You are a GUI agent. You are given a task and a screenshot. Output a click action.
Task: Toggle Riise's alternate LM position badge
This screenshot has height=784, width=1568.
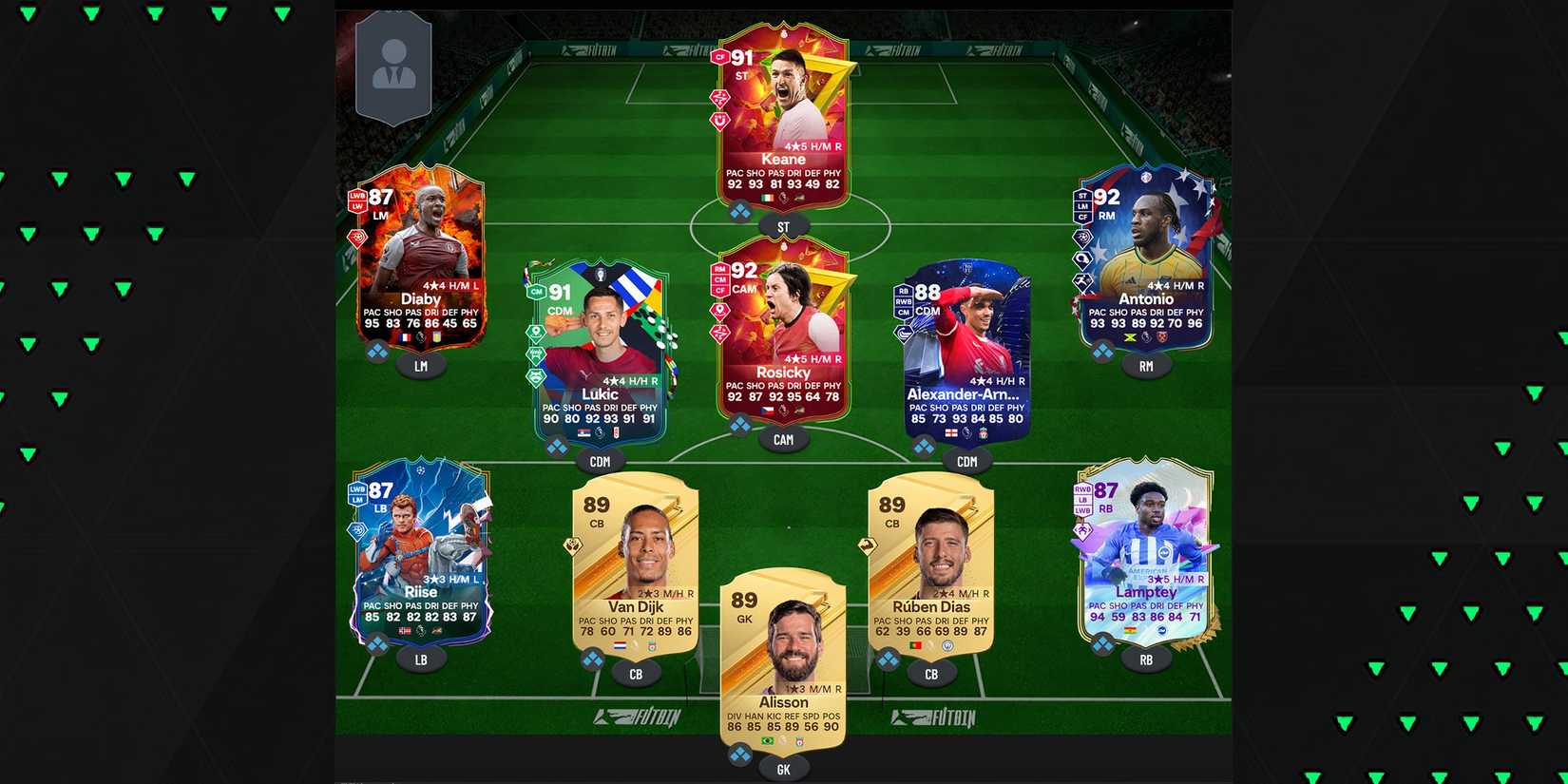pyautogui.click(x=358, y=499)
